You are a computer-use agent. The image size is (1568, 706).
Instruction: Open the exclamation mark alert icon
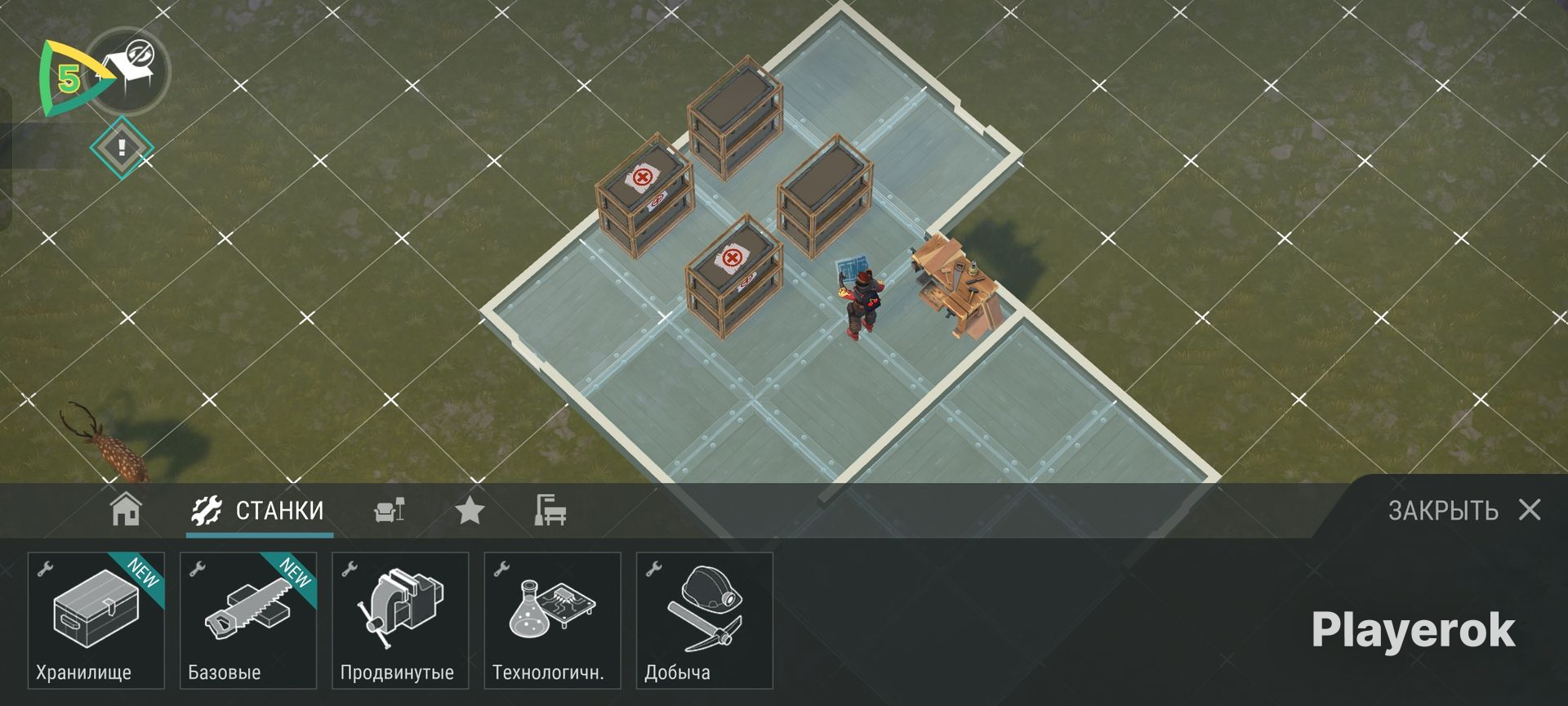pos(122,148)
